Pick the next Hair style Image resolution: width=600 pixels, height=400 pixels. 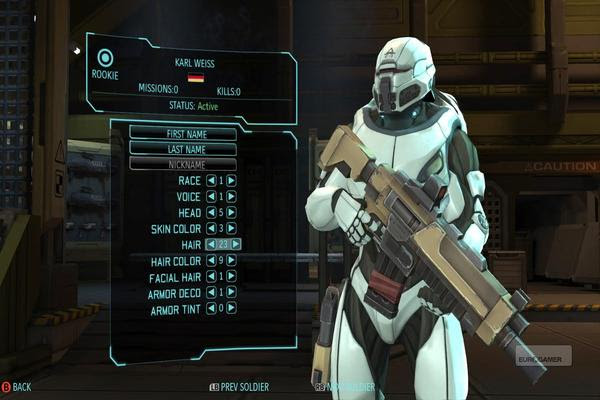coord(236,244)
